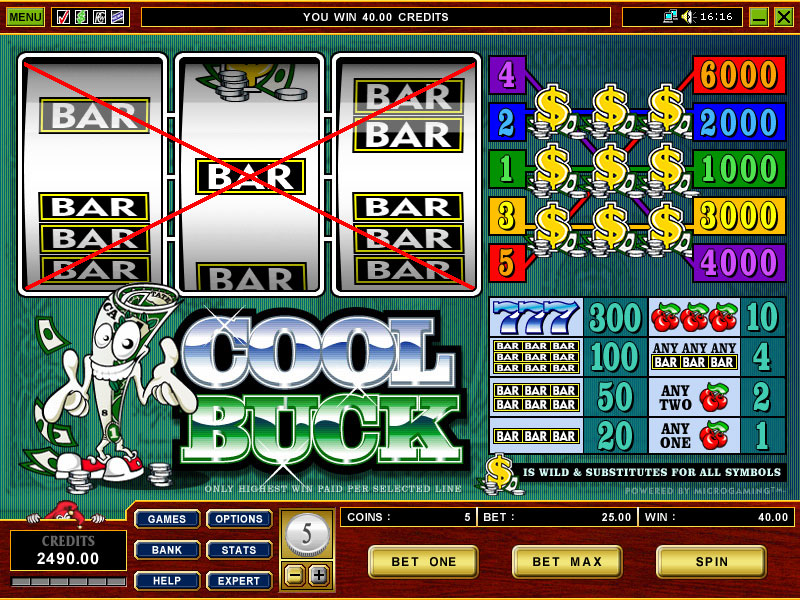This screenshot has width=800, height=600.
Task: Decrease coin size with the minus button
Action: 294,575
